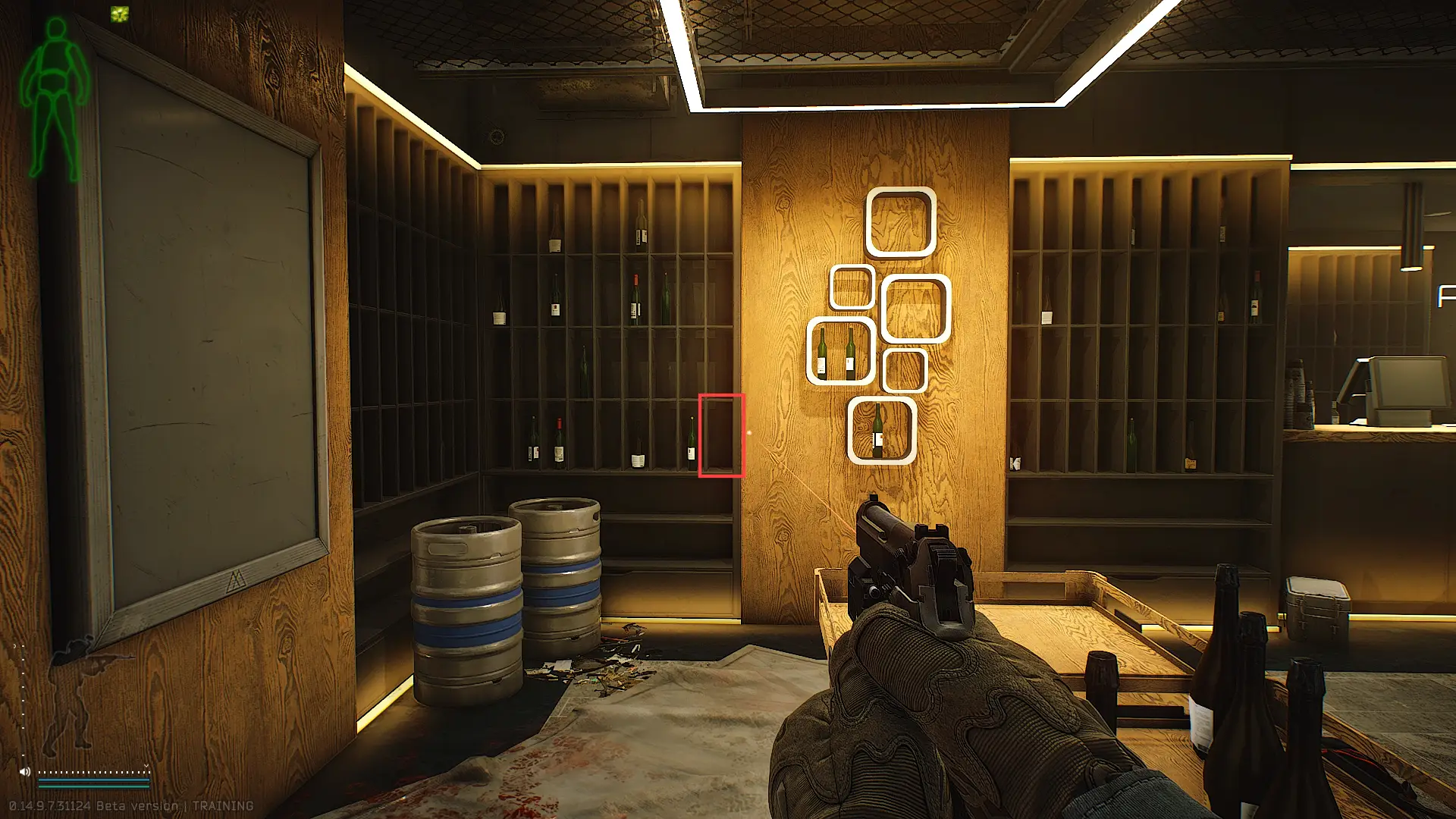Click the green body health silhouette
The height and width of the screenshot is (819, 1456).
tap(55, 99)
